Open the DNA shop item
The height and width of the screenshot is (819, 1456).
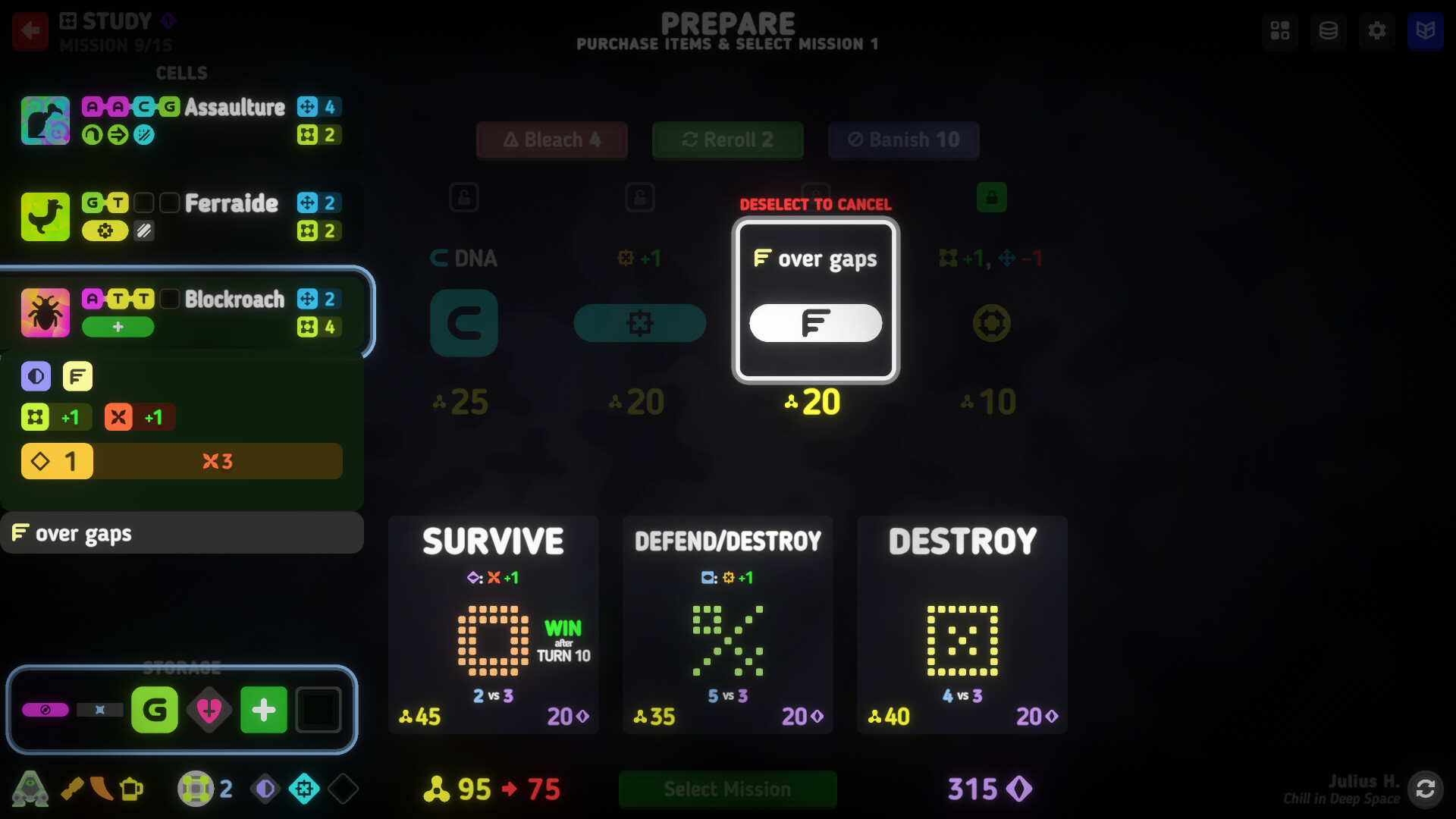coord(464,323)
